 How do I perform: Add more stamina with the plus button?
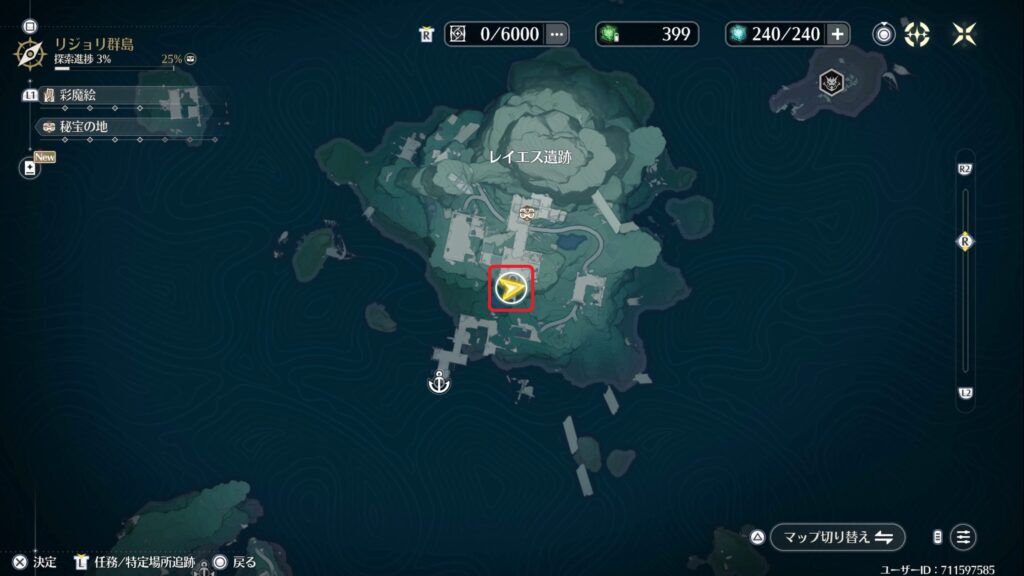837,34
